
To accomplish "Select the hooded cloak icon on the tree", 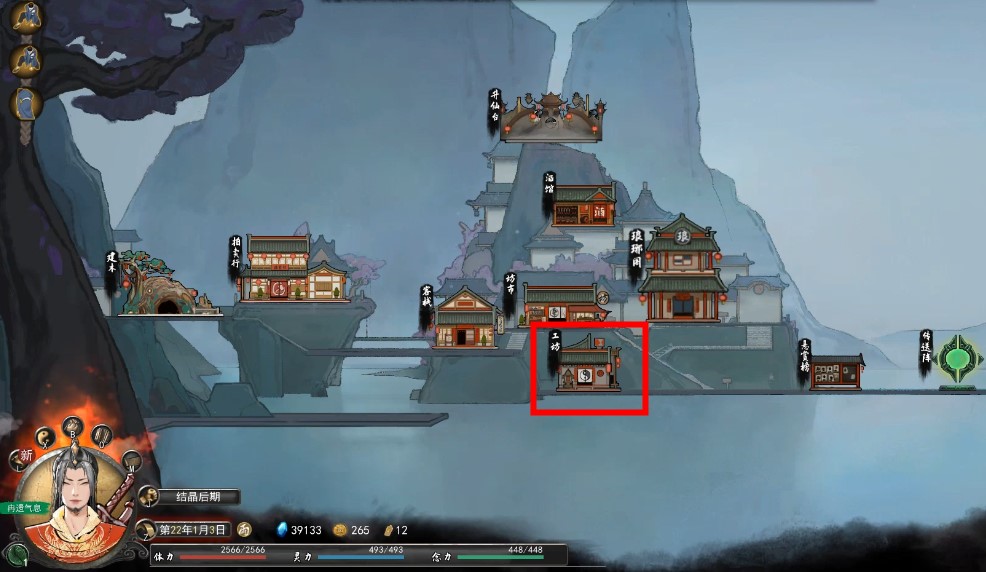I will coord(24,103).
